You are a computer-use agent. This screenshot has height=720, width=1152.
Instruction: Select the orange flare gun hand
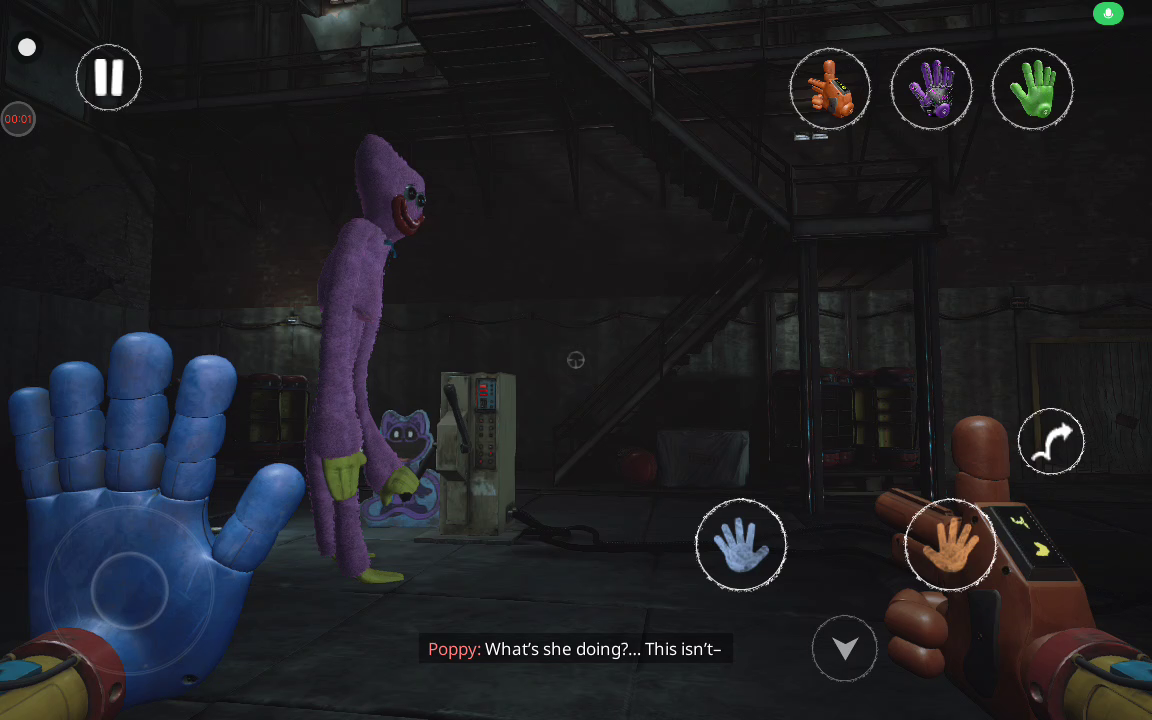click(830, 89)
